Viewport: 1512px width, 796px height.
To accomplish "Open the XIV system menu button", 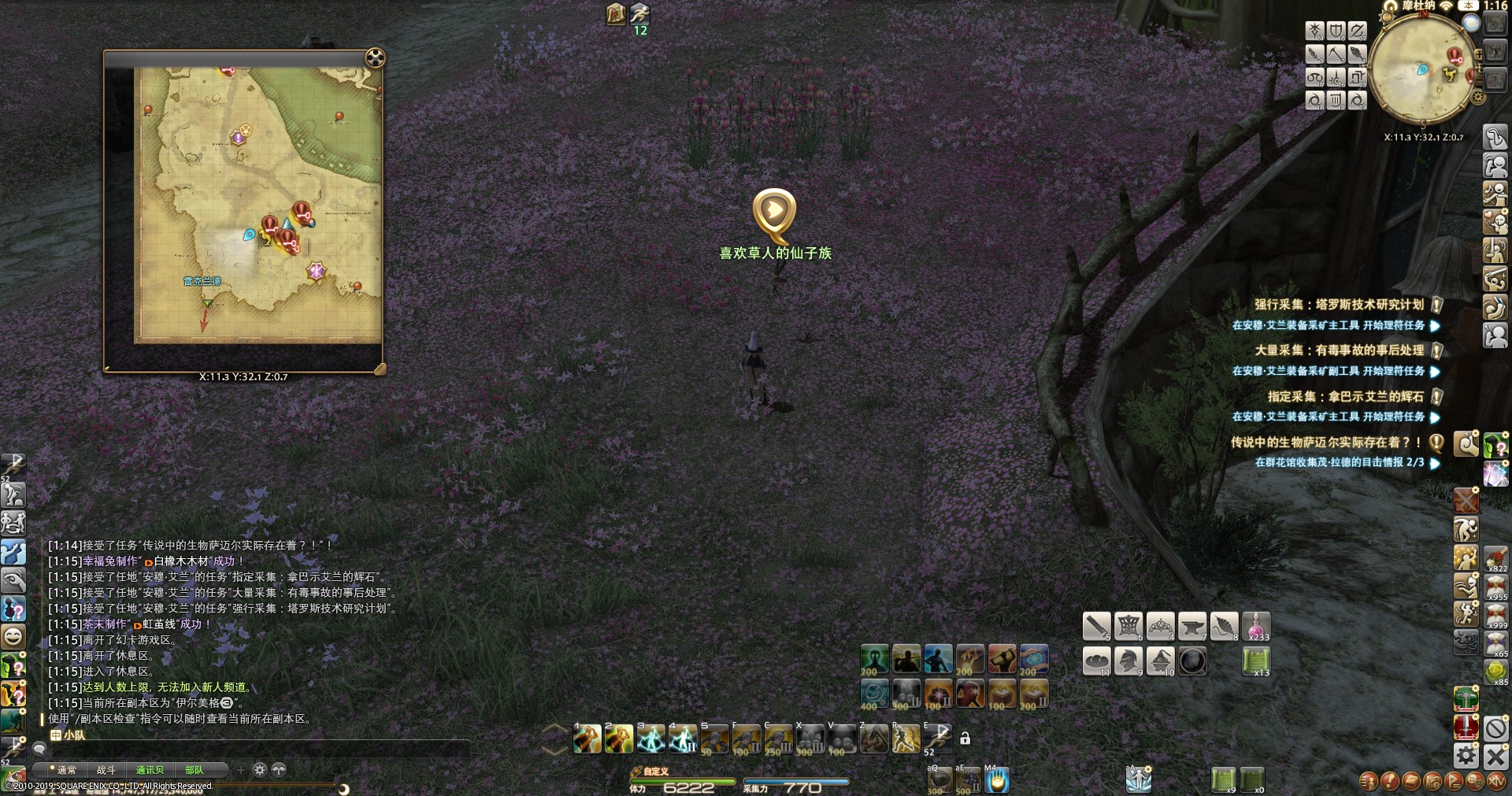I will click(1495, 781).
